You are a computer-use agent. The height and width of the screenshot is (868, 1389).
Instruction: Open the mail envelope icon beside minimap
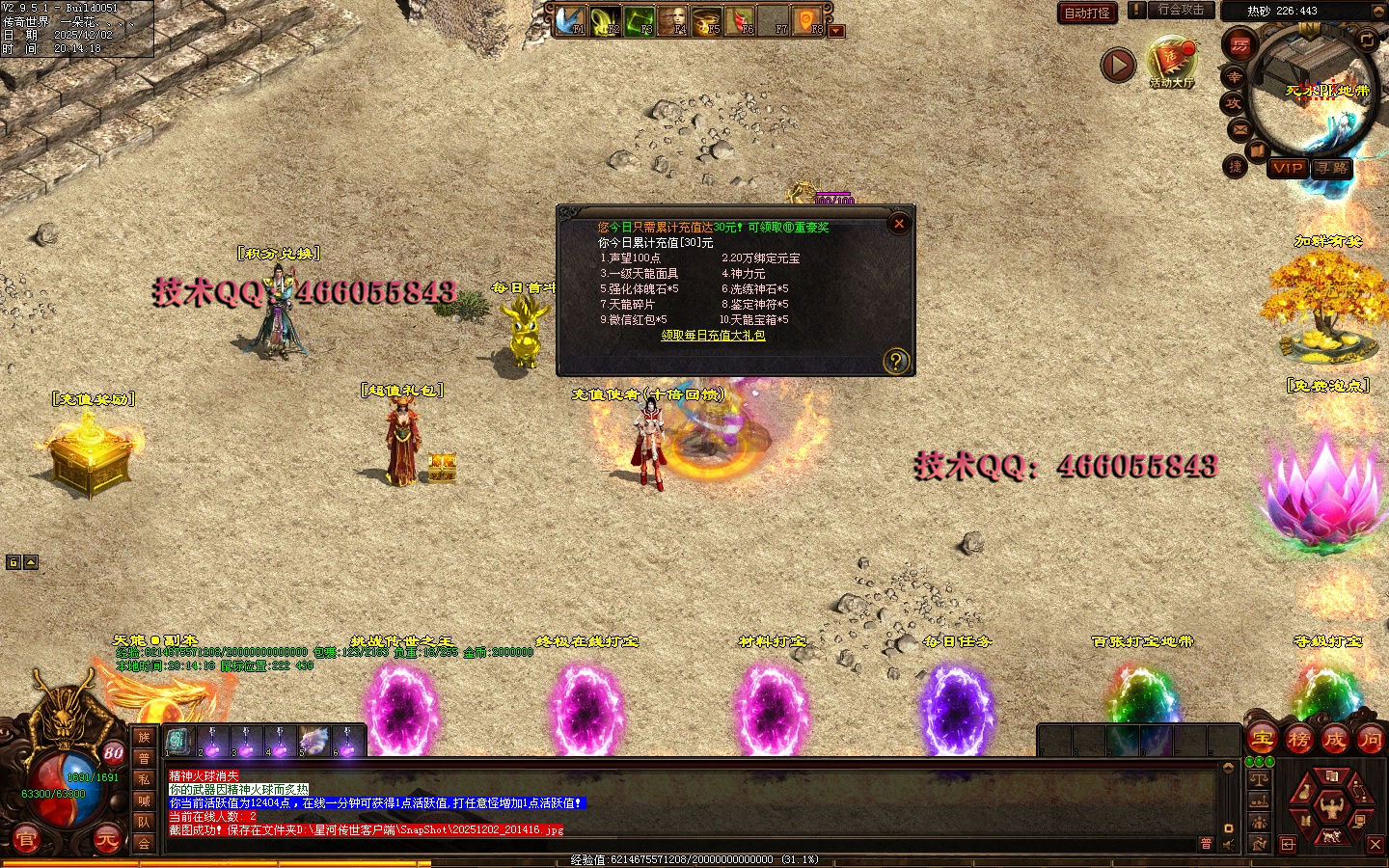[x=1239, y=128]
